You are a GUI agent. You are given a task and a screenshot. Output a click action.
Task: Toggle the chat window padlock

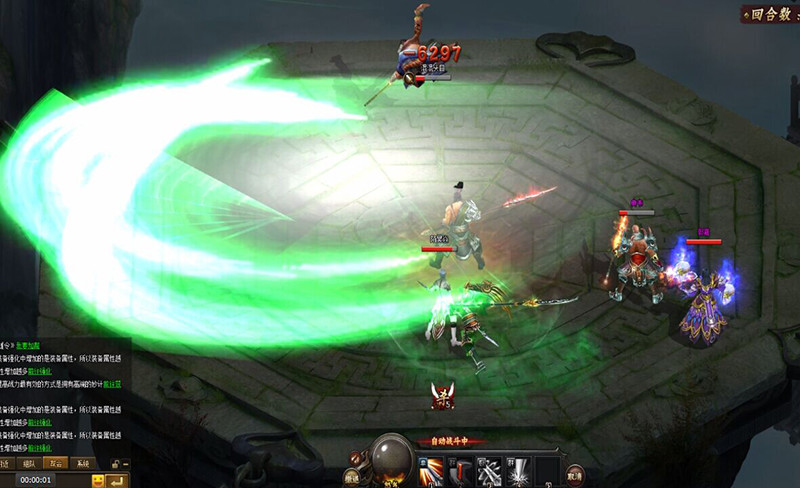click(115, 464)
